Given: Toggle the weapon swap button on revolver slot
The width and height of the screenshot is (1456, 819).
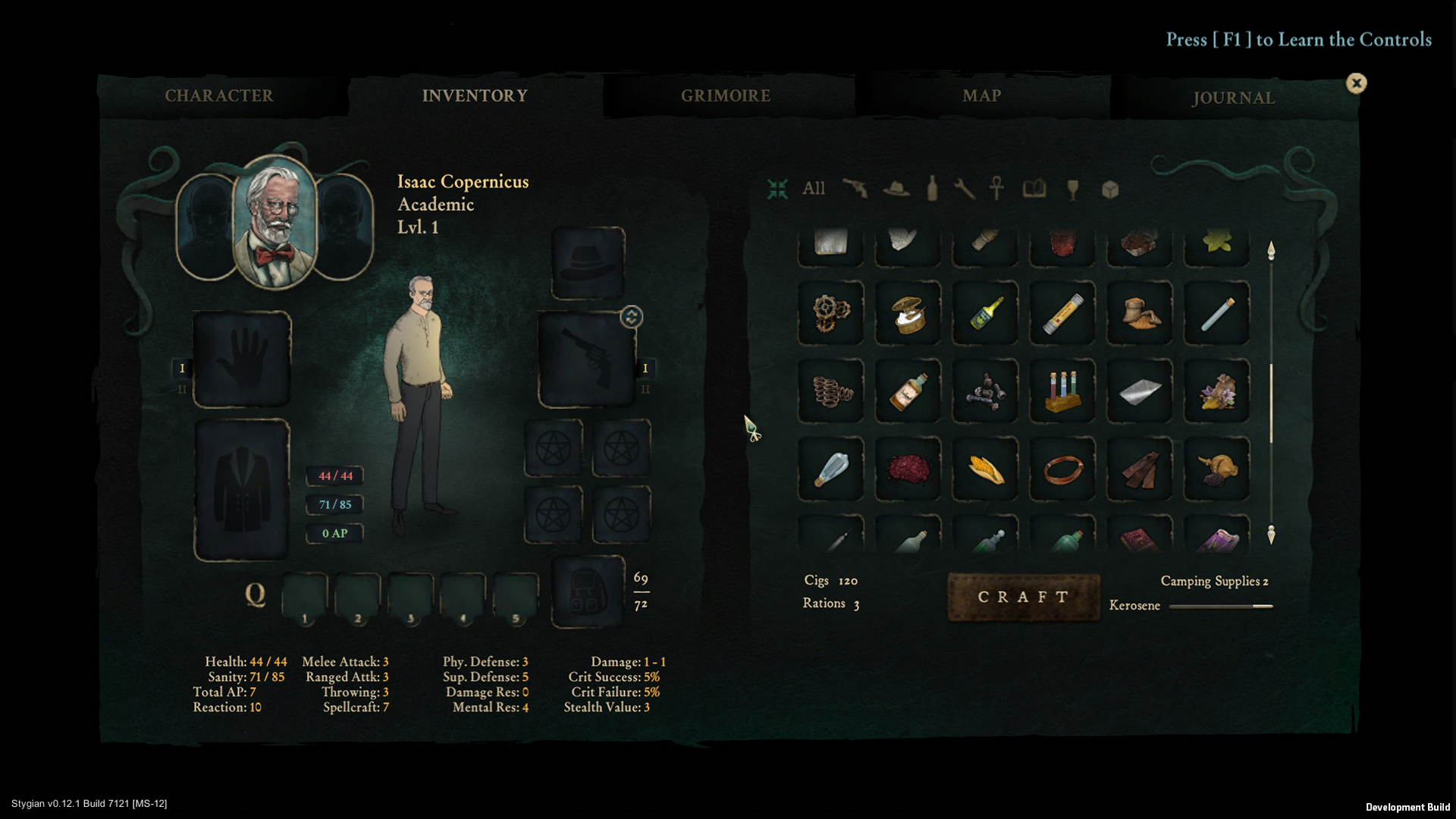Looking at the screenshot, I should [631, 317].
